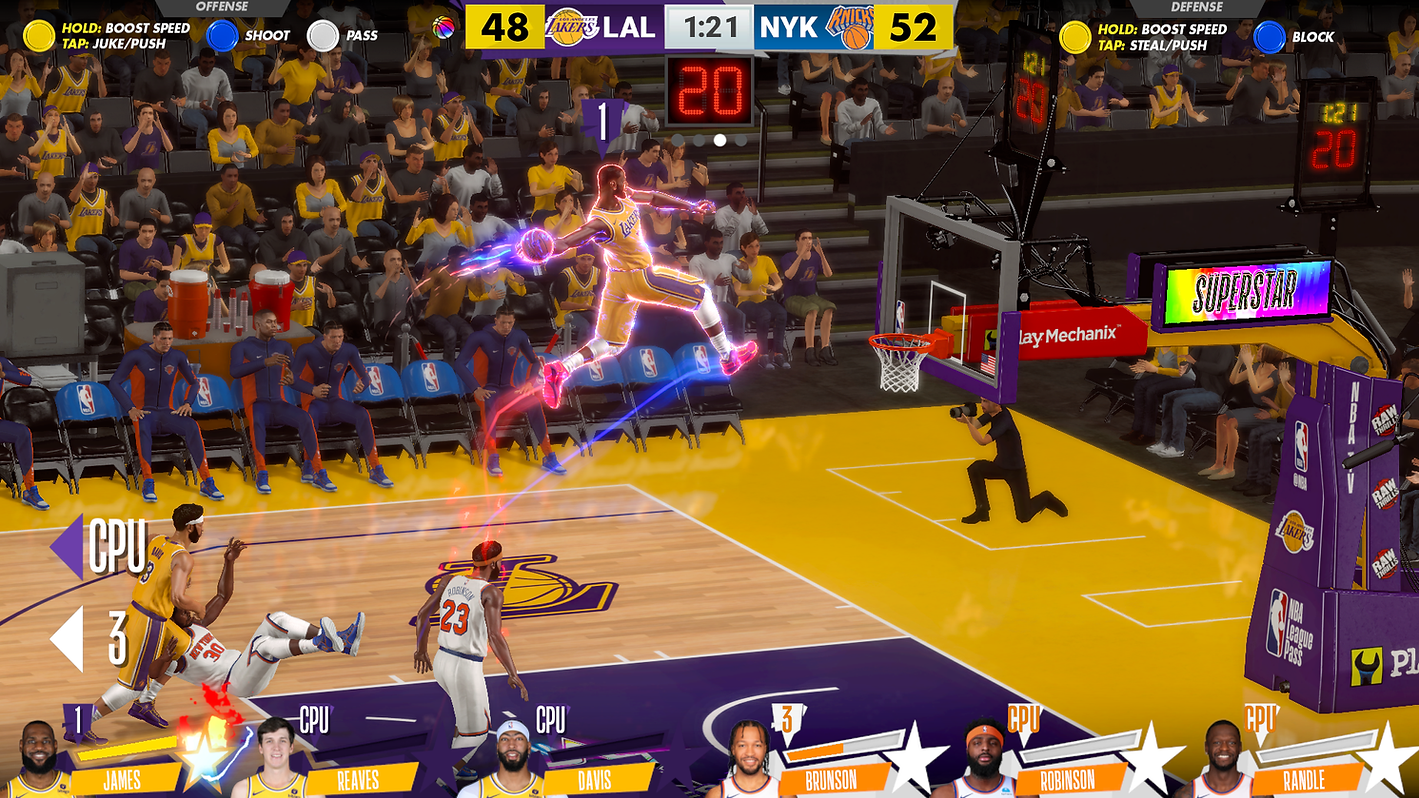This screenshot has width=1419, height=798.
Task: Toggle the star icon on Randle's card
Action: pos(1392,755)
